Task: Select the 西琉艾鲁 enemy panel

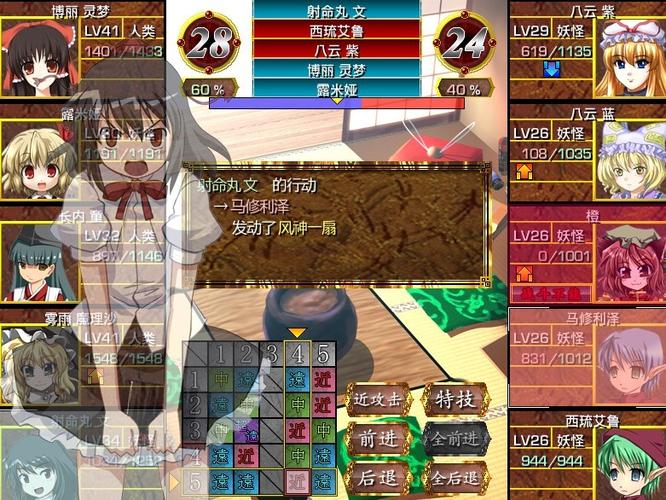Action: pos(587,454)
